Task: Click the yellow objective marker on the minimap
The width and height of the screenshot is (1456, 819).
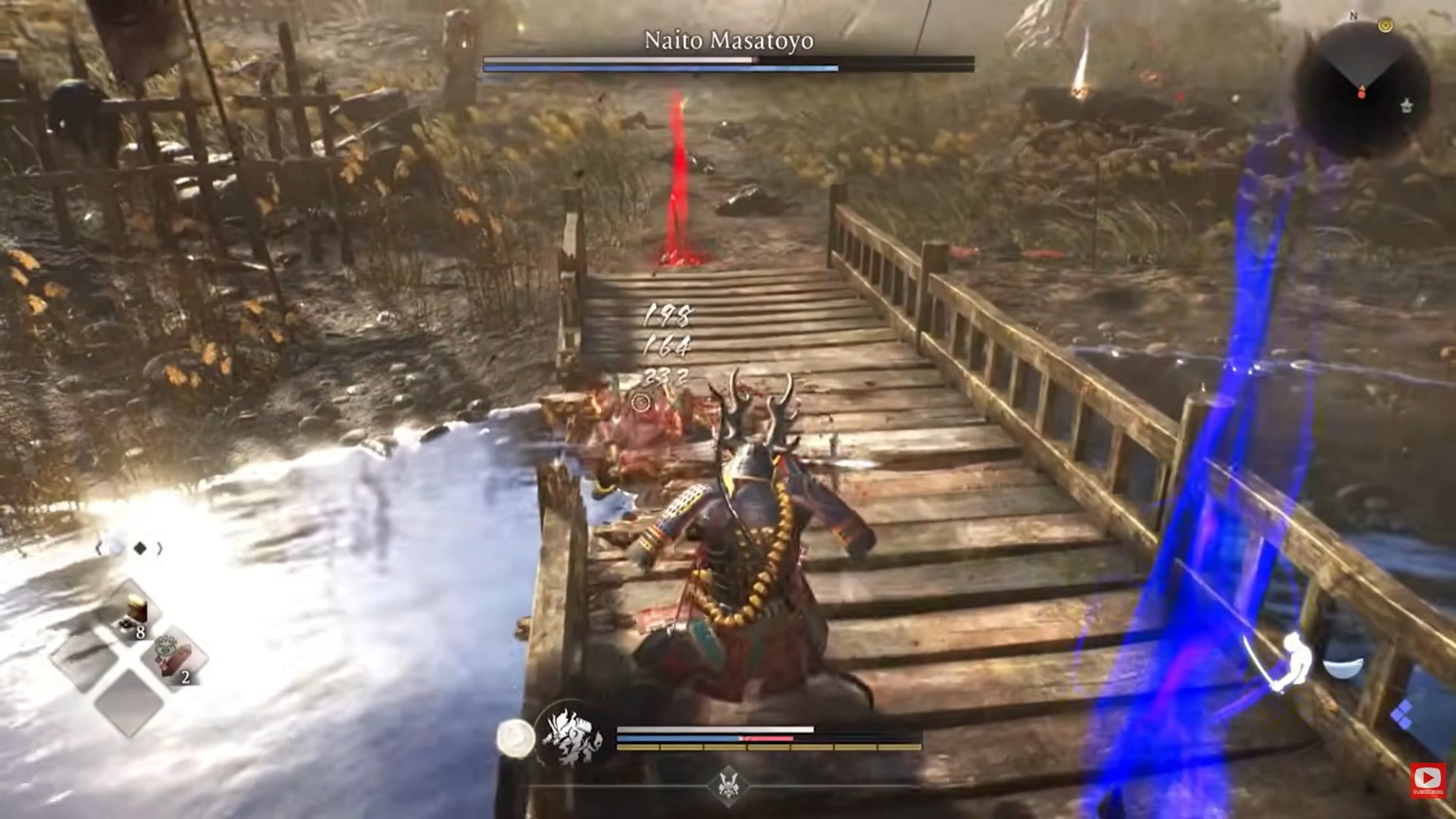Action: [x=1385, y=25]
